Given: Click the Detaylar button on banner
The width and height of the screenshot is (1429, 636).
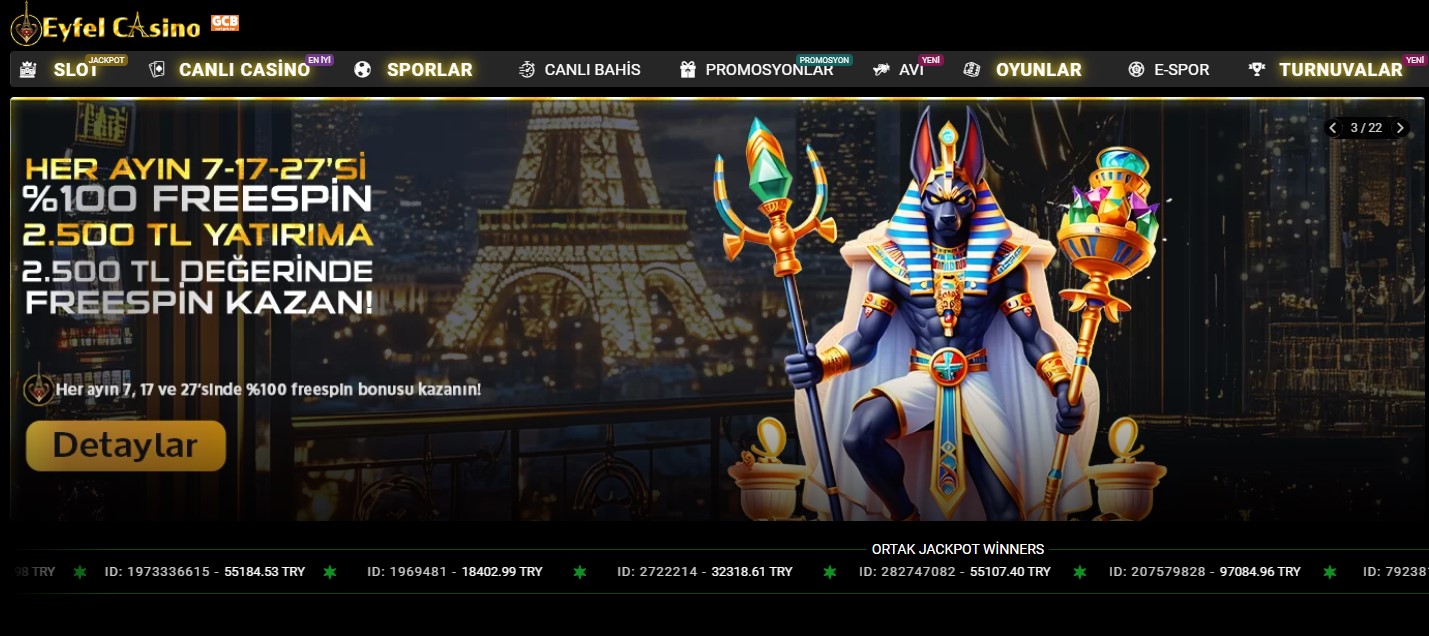Looking at the screenshot, I should pyautogui.click(x=126, y=445).
